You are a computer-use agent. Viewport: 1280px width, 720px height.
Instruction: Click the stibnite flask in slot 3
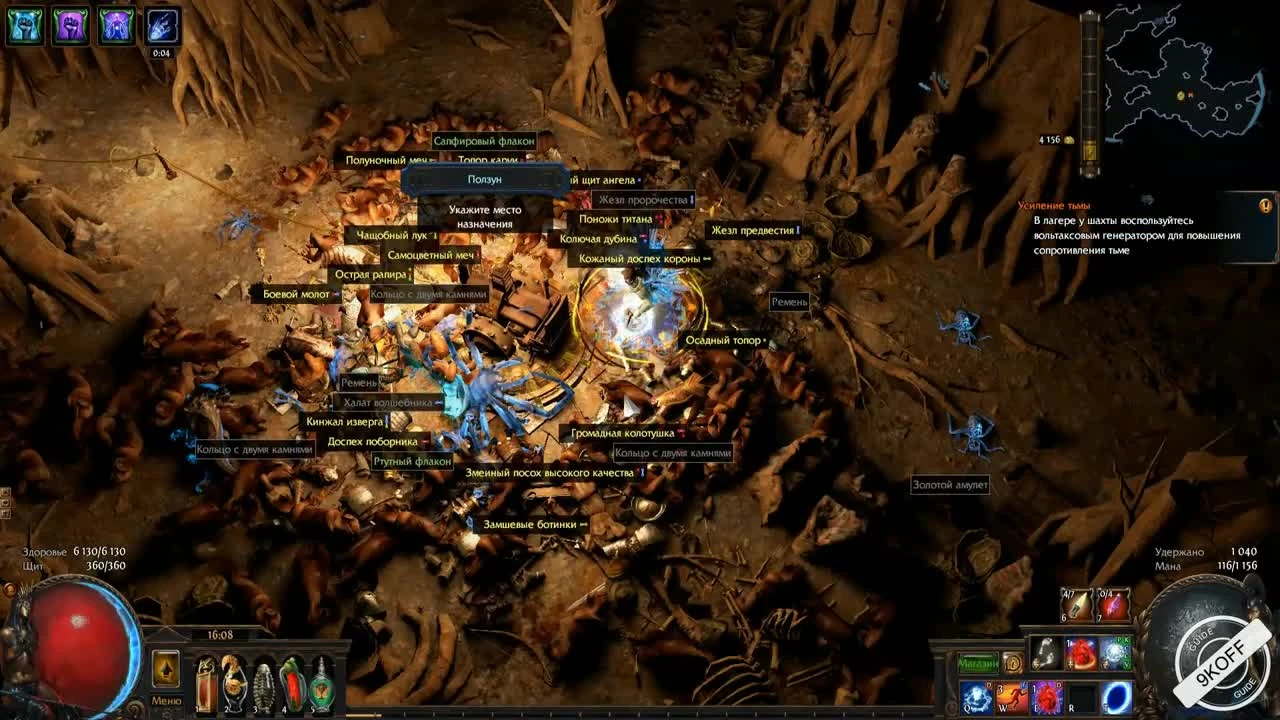tap(265, 683)
